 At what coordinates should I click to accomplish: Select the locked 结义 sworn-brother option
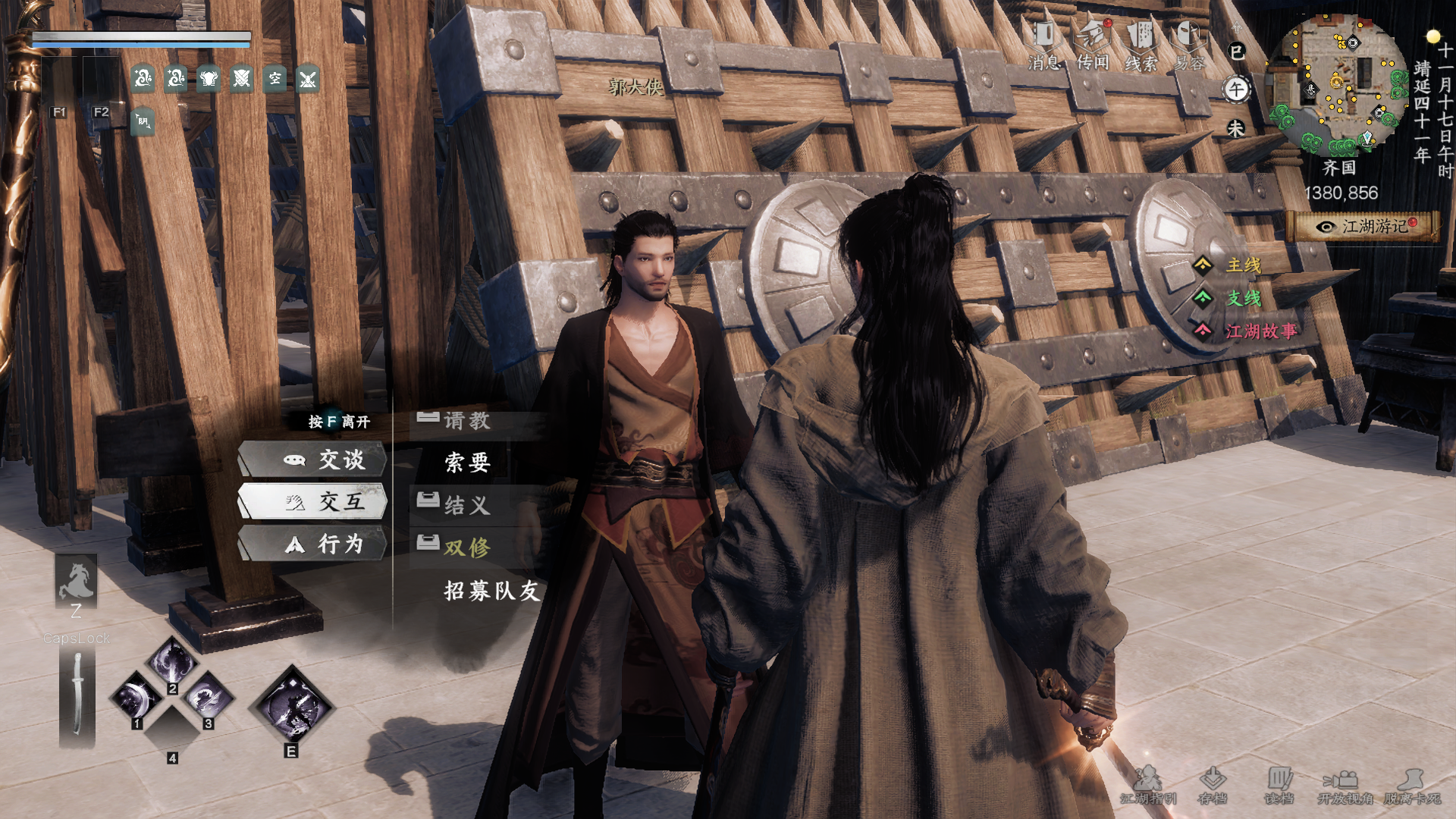point(466,505)
